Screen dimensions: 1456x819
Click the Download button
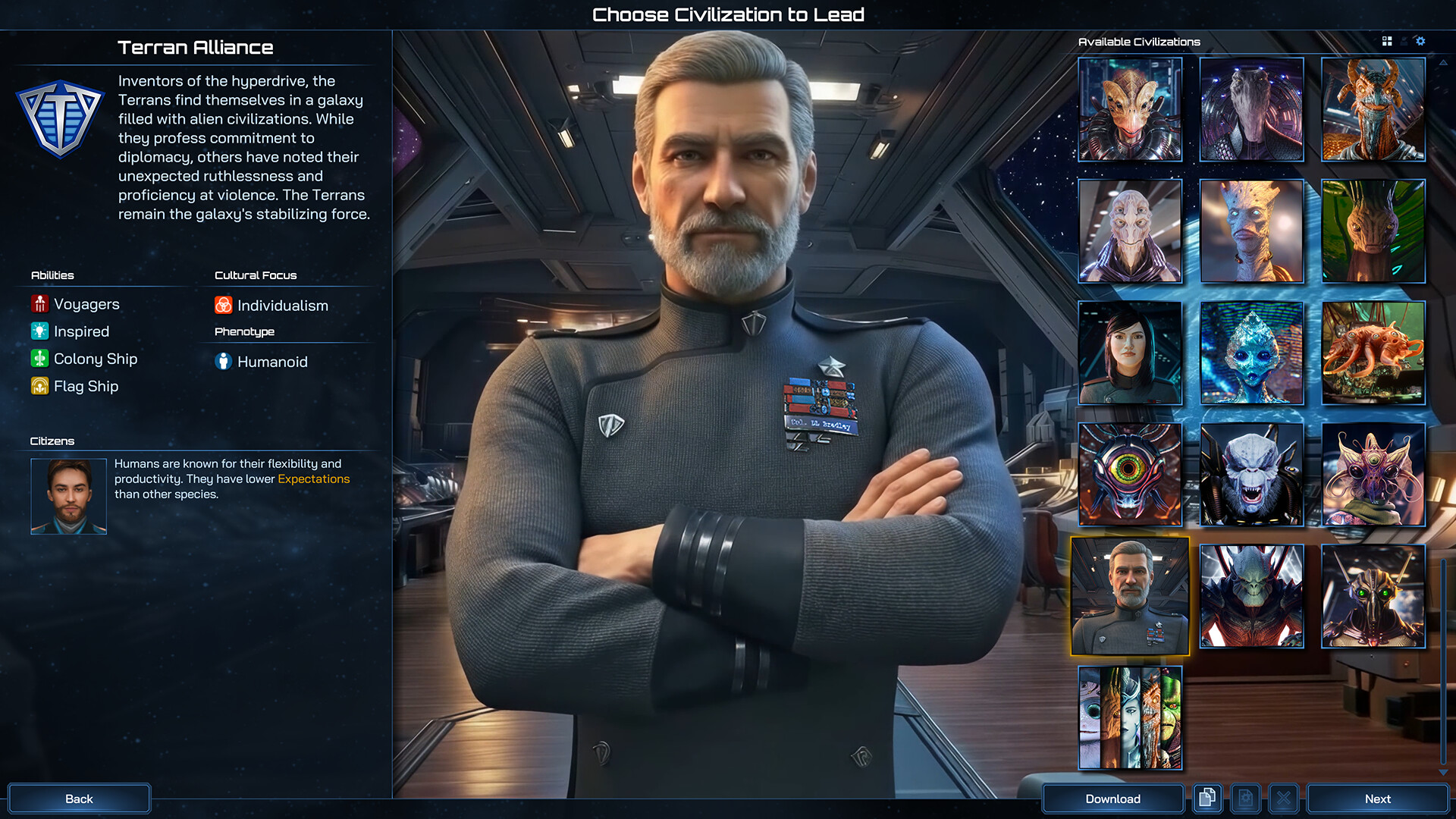1112,799
